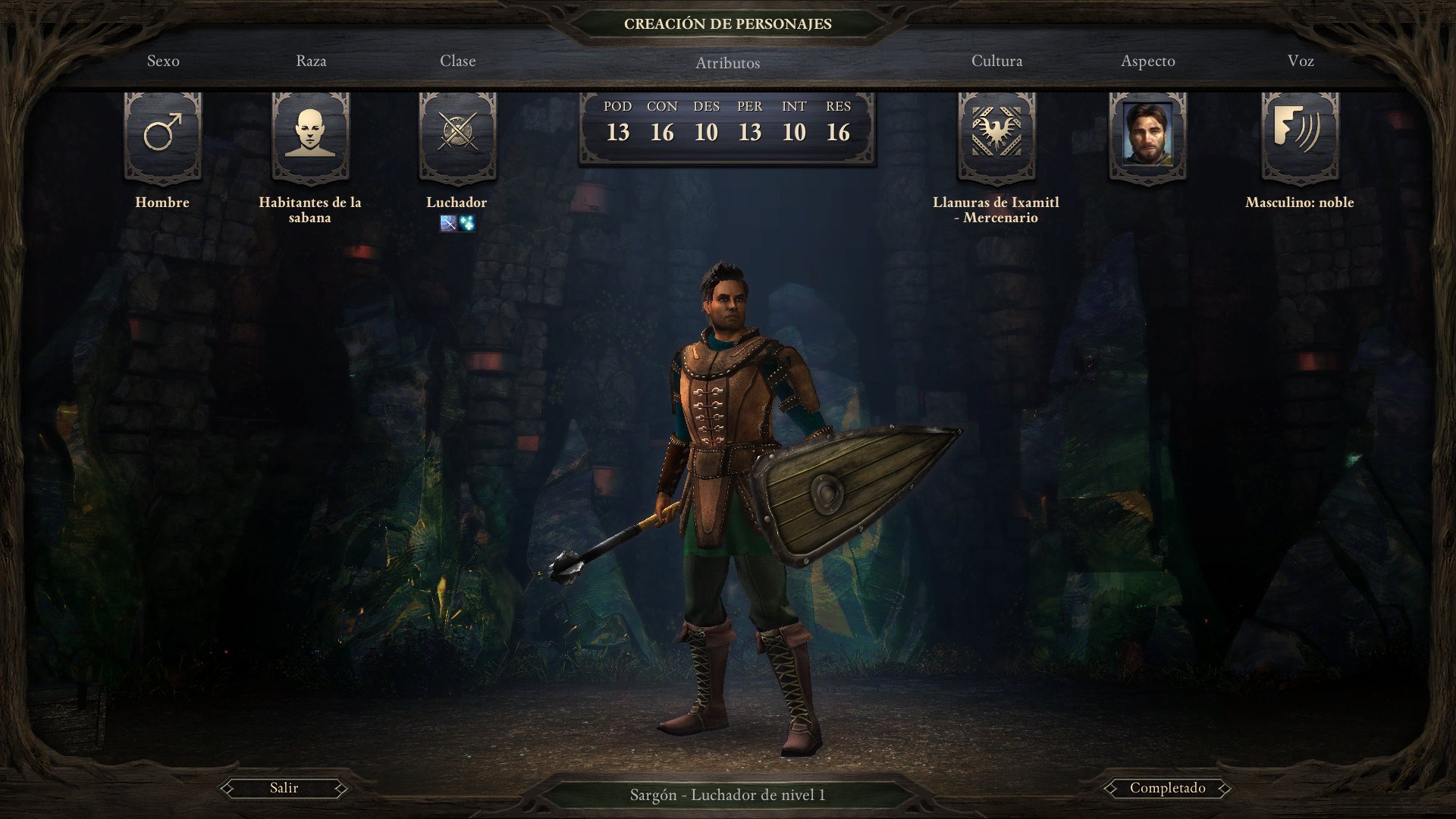The height and width of the screenshot is (819, 1456).
Task: Click the Habitantes de la sabana race icon
Action: click(311, 136)
